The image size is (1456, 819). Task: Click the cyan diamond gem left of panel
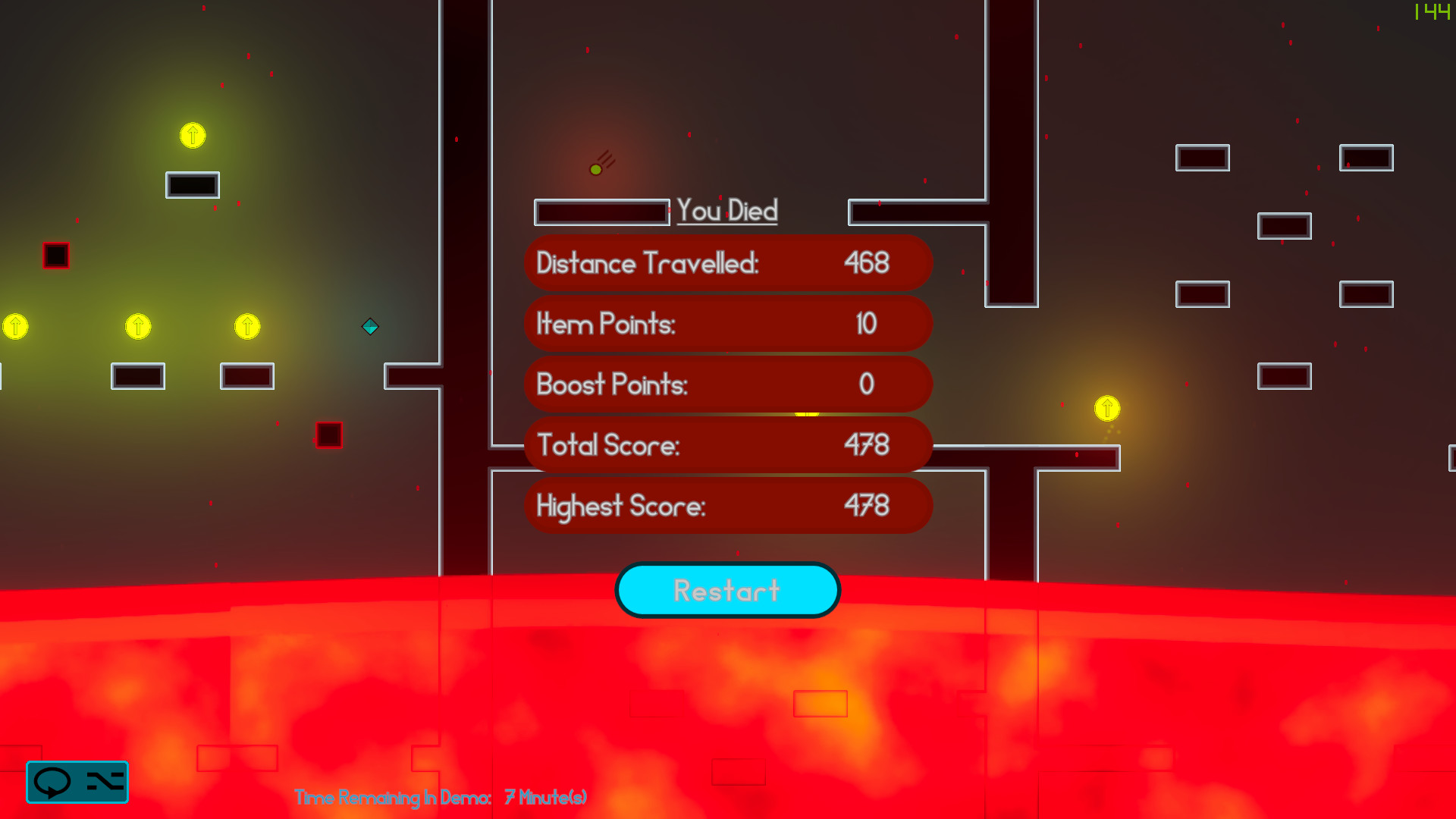371,328
